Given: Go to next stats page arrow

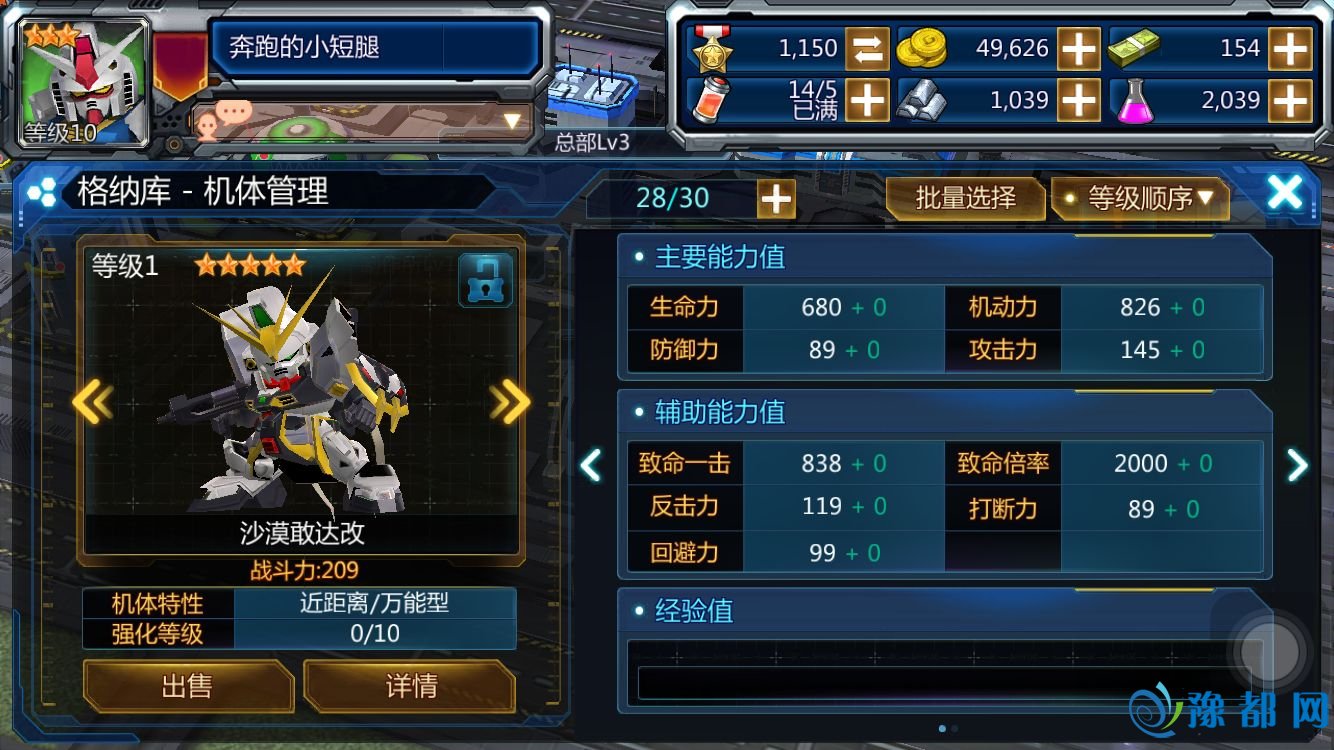Looking at the screenshot, I should 1297,464.
